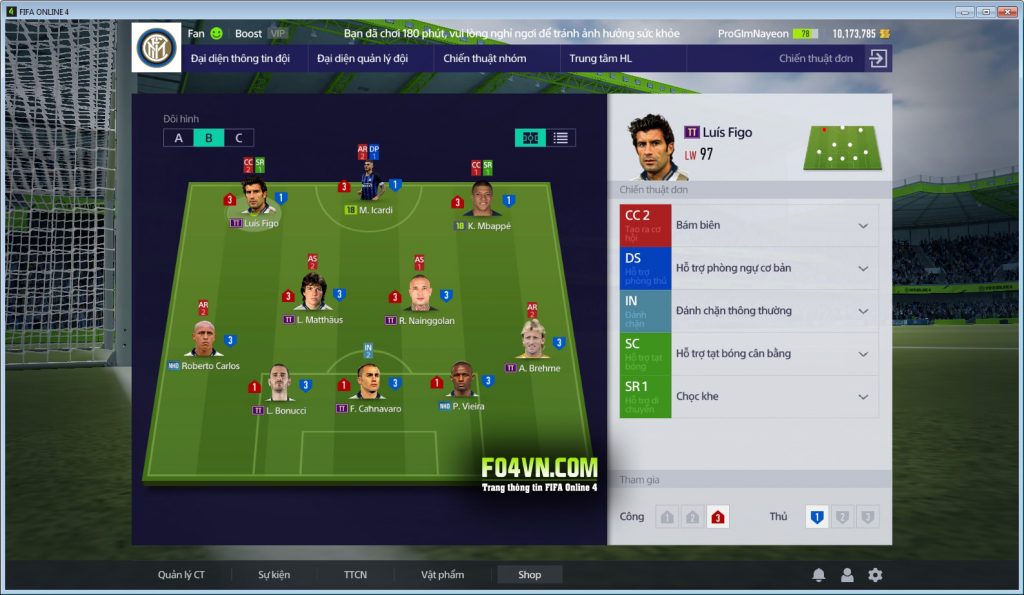
Task: Open the SR1 Chọc khe dropdown
Action: [x=863, y=397]
